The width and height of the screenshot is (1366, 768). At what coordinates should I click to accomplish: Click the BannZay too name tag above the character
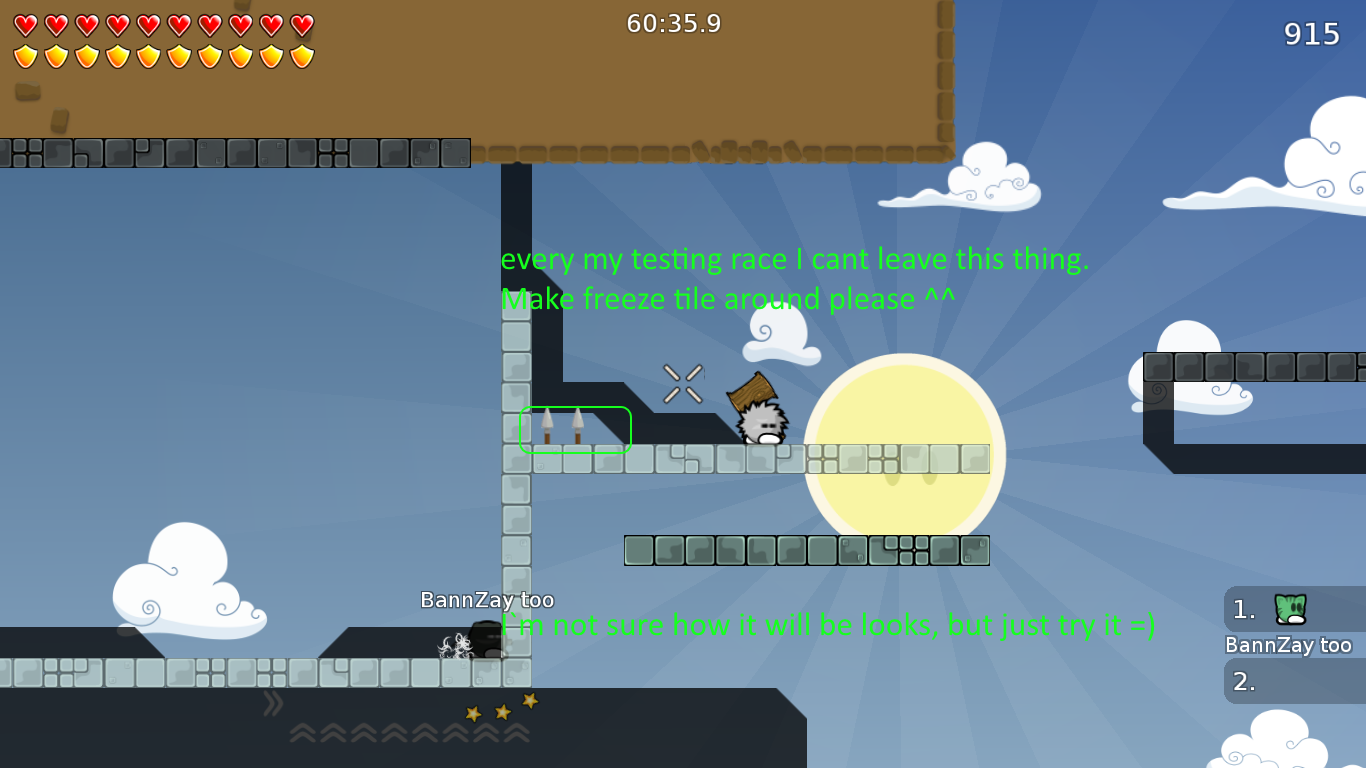tap(487, 600)
